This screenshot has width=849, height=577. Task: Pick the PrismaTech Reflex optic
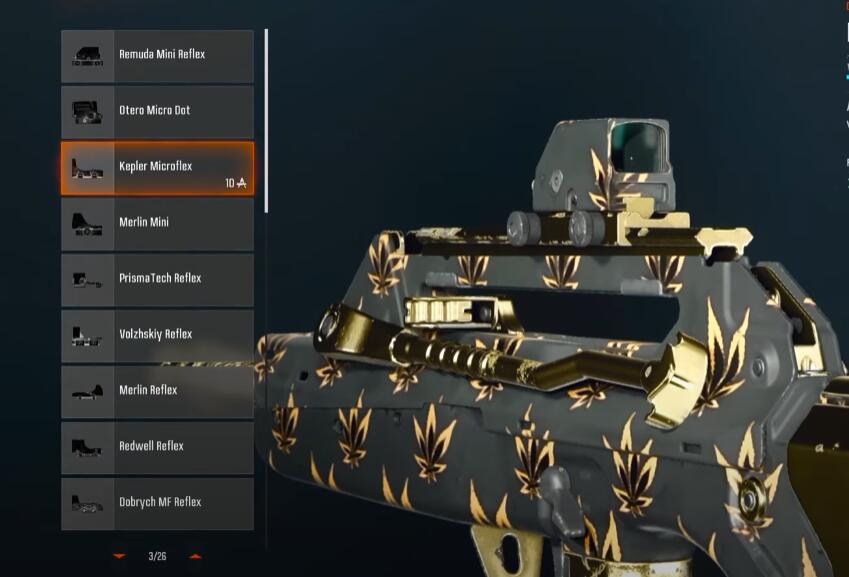point(157,279)
